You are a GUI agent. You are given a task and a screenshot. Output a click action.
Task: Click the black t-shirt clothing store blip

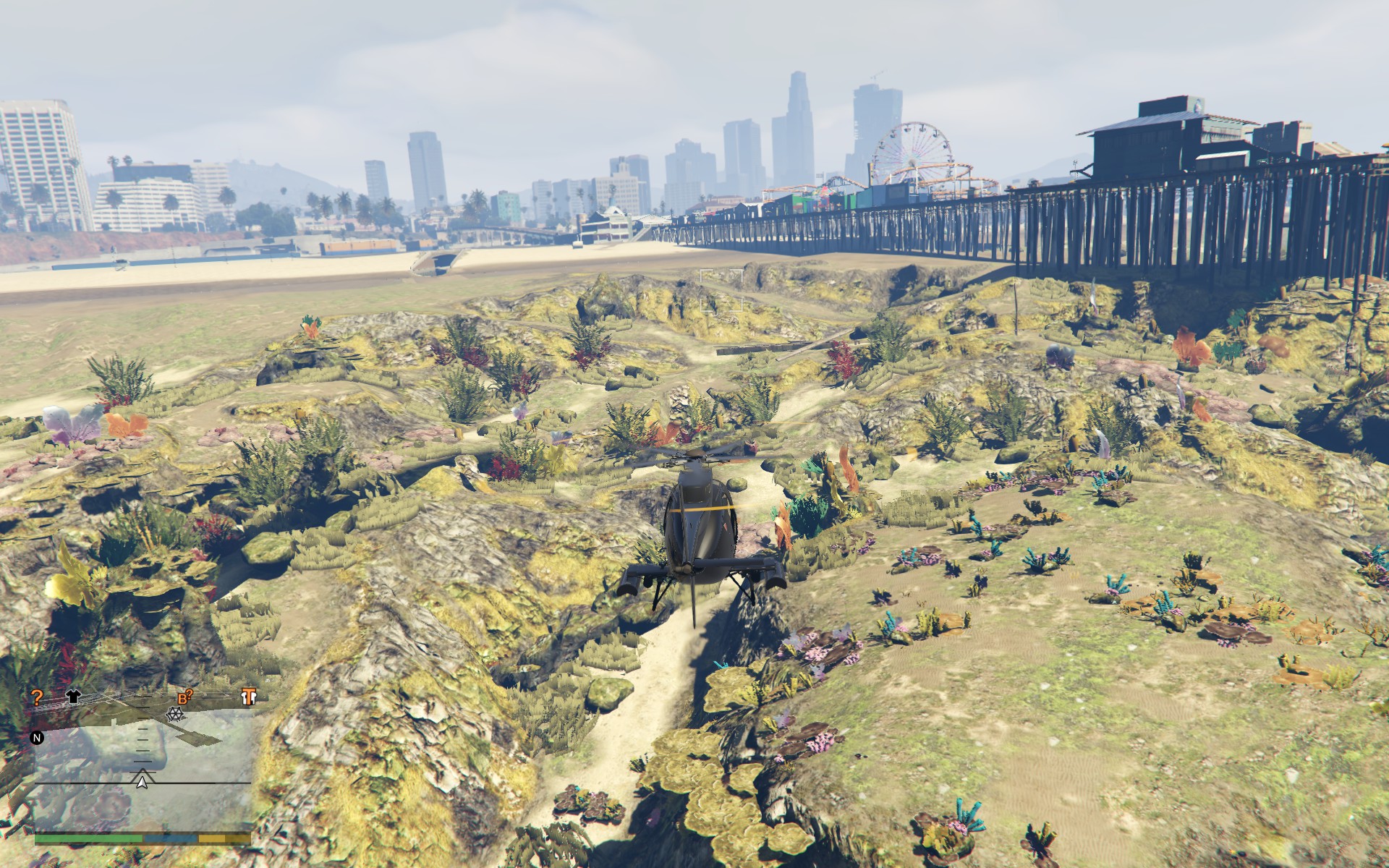[x=73, y=697]
